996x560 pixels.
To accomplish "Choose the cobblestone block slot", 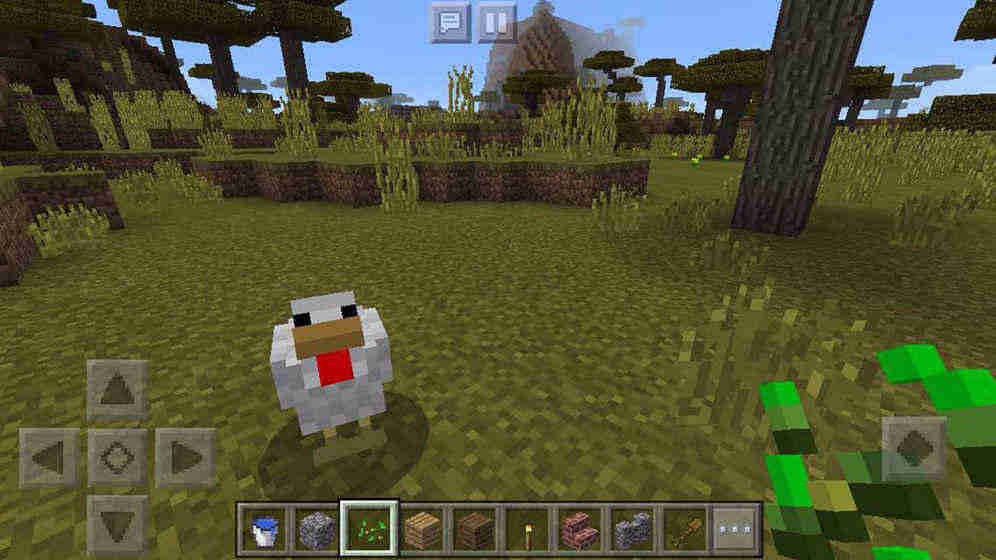I will point(316,528).
